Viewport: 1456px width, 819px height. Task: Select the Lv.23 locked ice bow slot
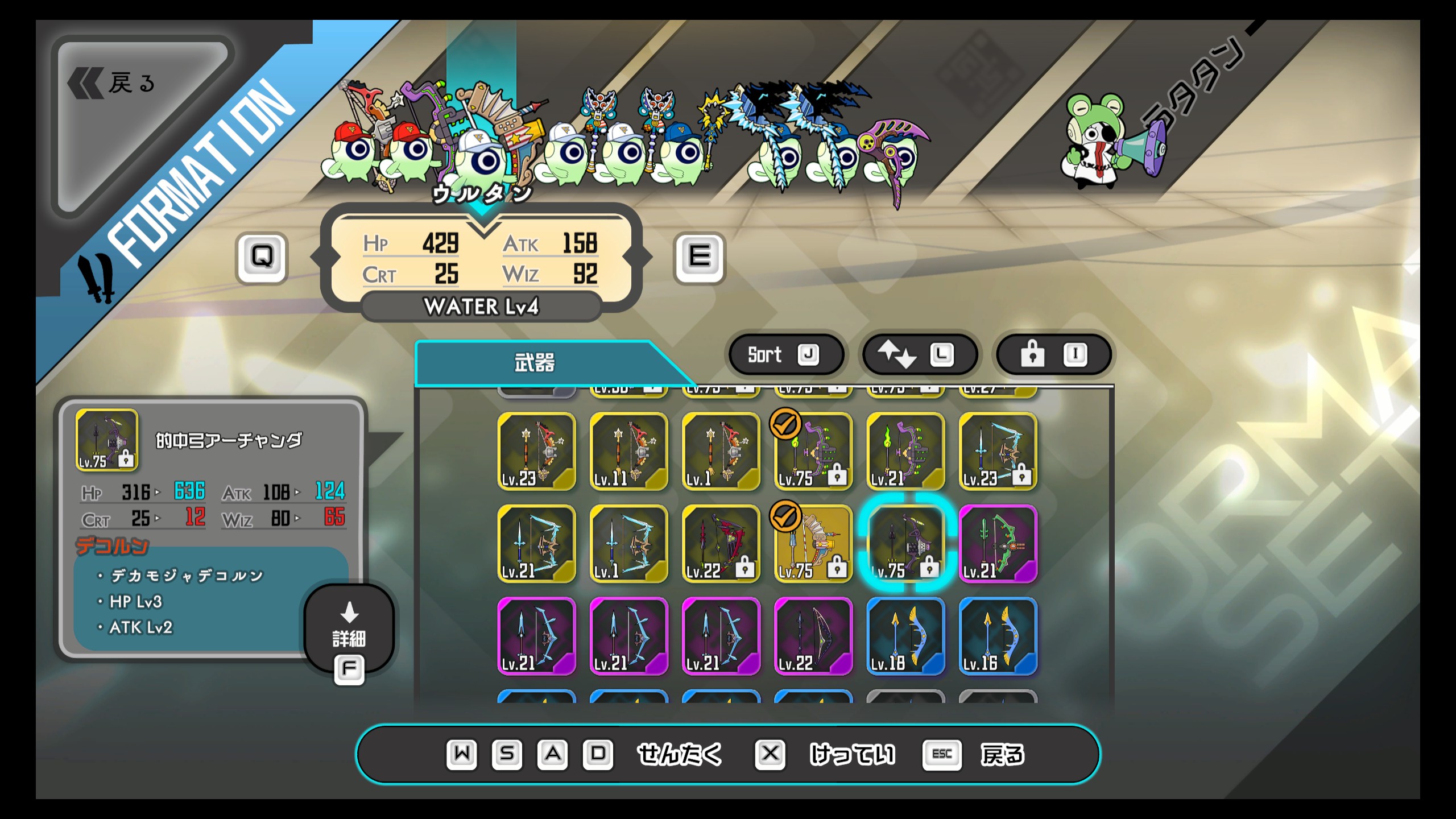(x=998, y=452)
